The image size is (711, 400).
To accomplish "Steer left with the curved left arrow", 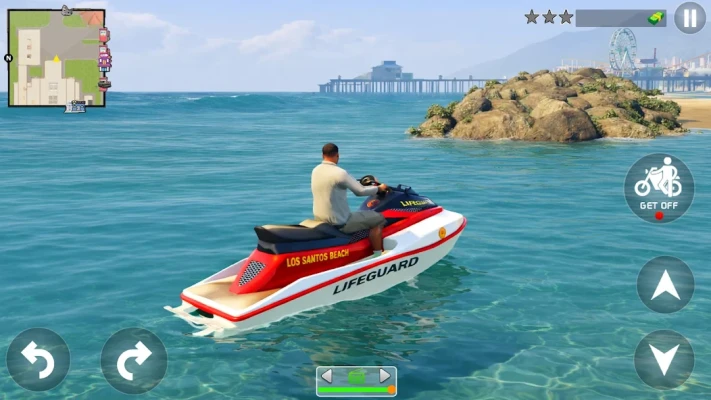I will tap(38, 360).
